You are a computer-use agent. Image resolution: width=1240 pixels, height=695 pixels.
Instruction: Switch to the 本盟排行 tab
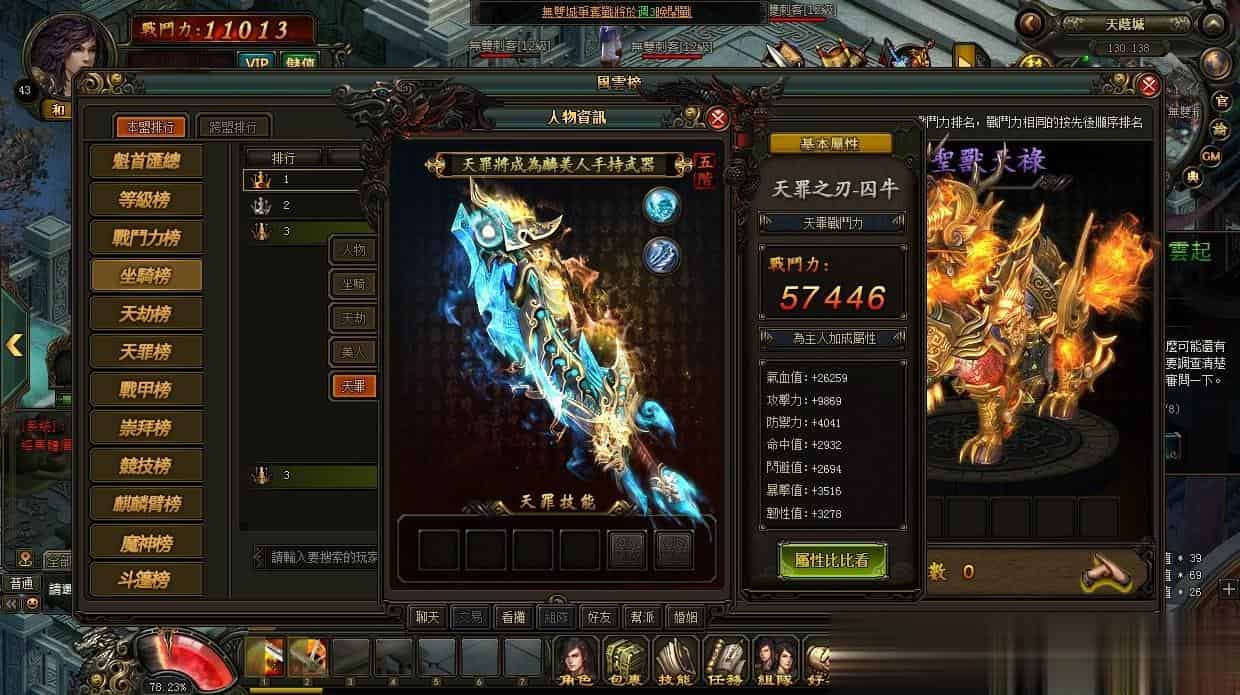[151, 127]
